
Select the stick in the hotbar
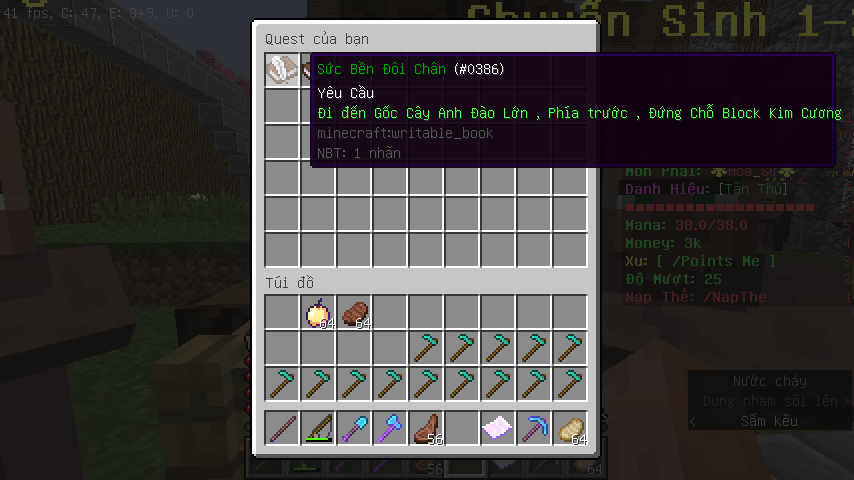(282, 429)
